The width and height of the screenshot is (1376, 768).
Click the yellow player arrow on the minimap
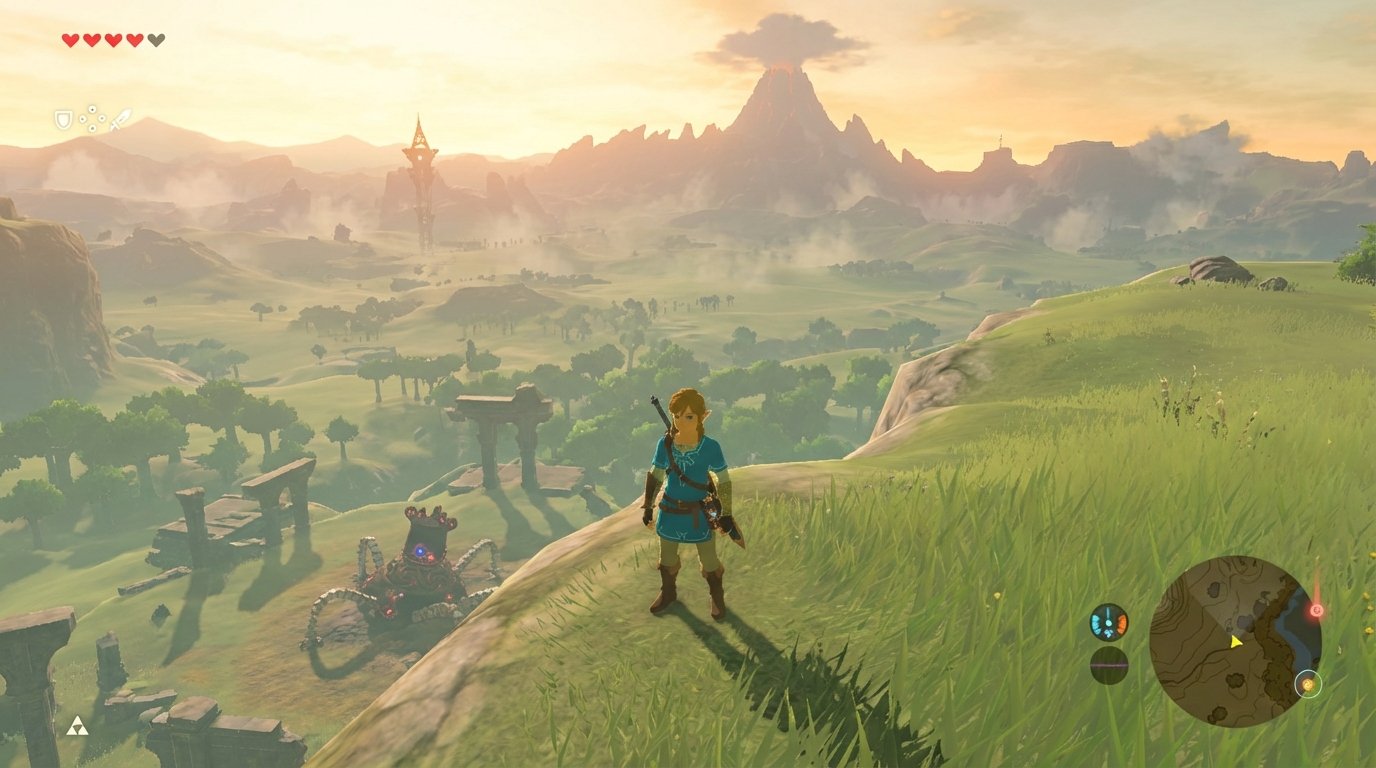(x=1237, y=642)
